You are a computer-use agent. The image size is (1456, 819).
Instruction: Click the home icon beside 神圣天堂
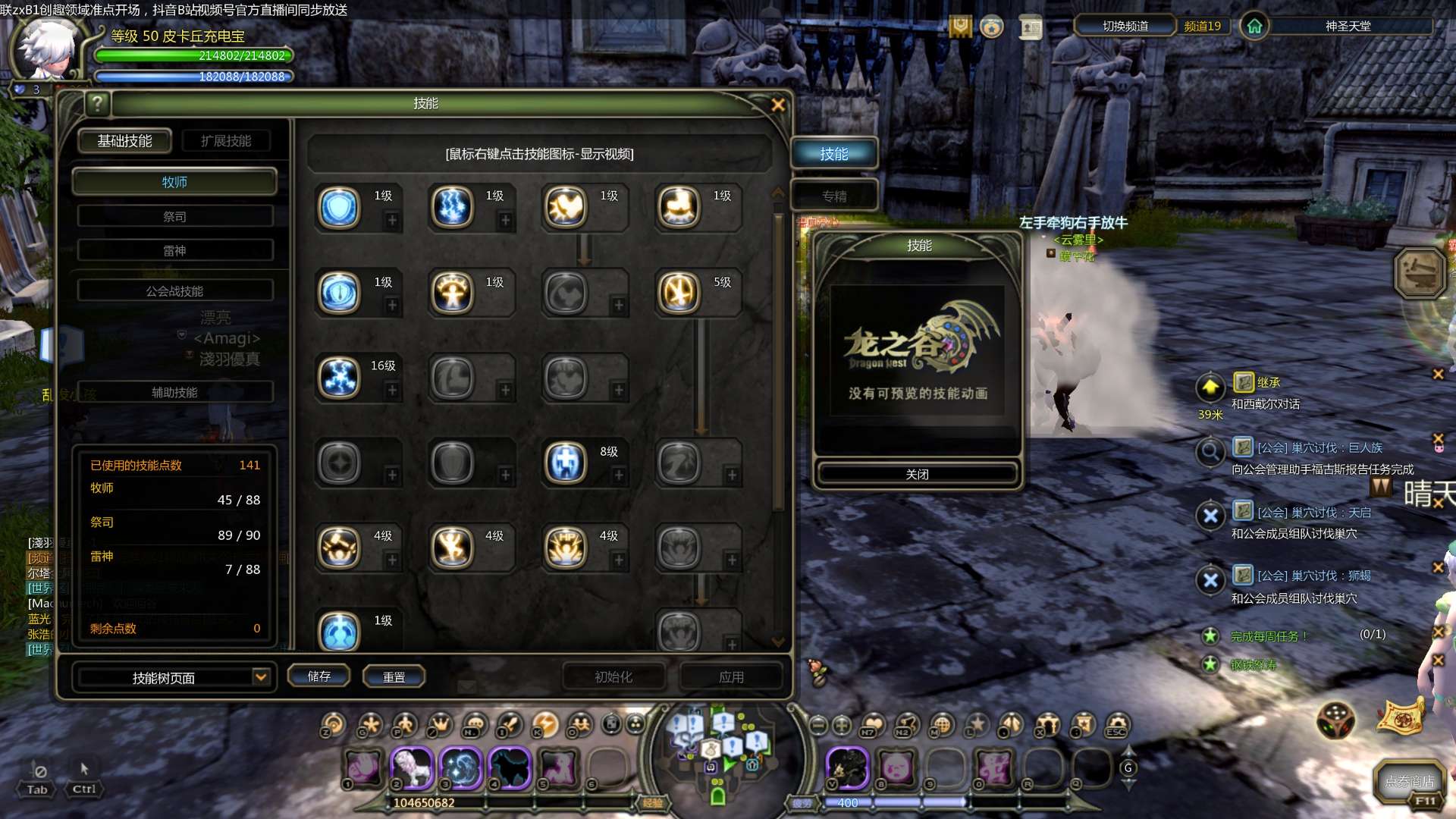coord(1254,27)
